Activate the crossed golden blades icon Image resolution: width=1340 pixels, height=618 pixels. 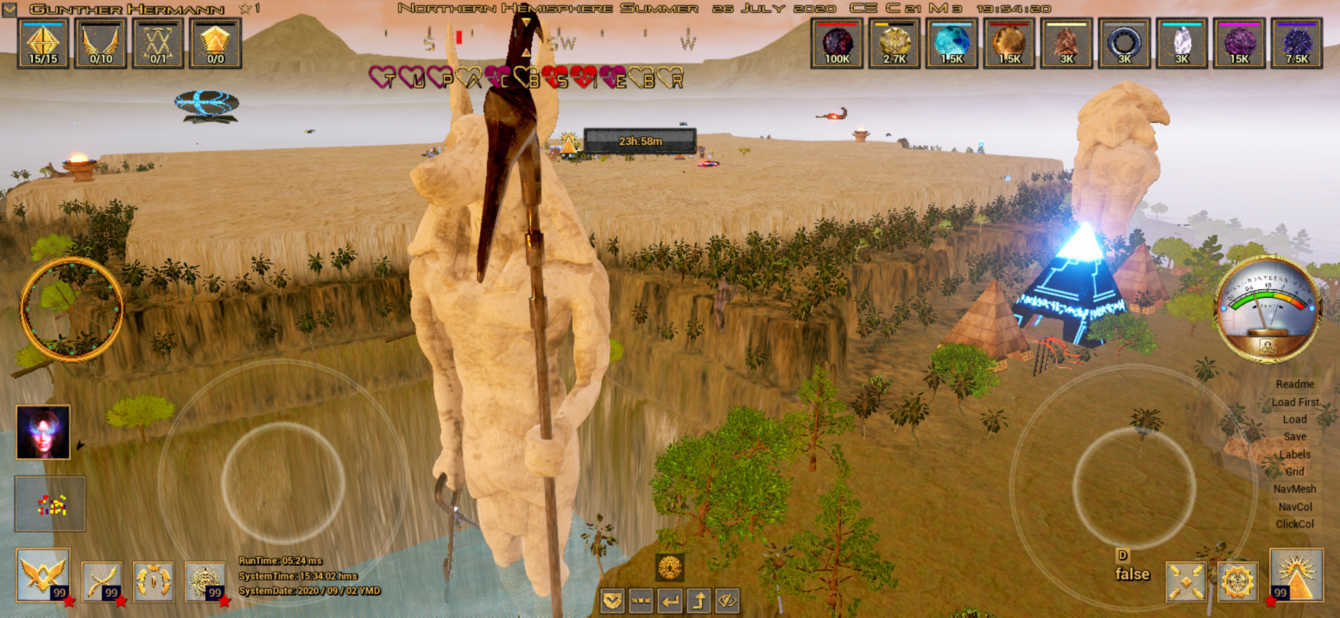coord(101,580)
